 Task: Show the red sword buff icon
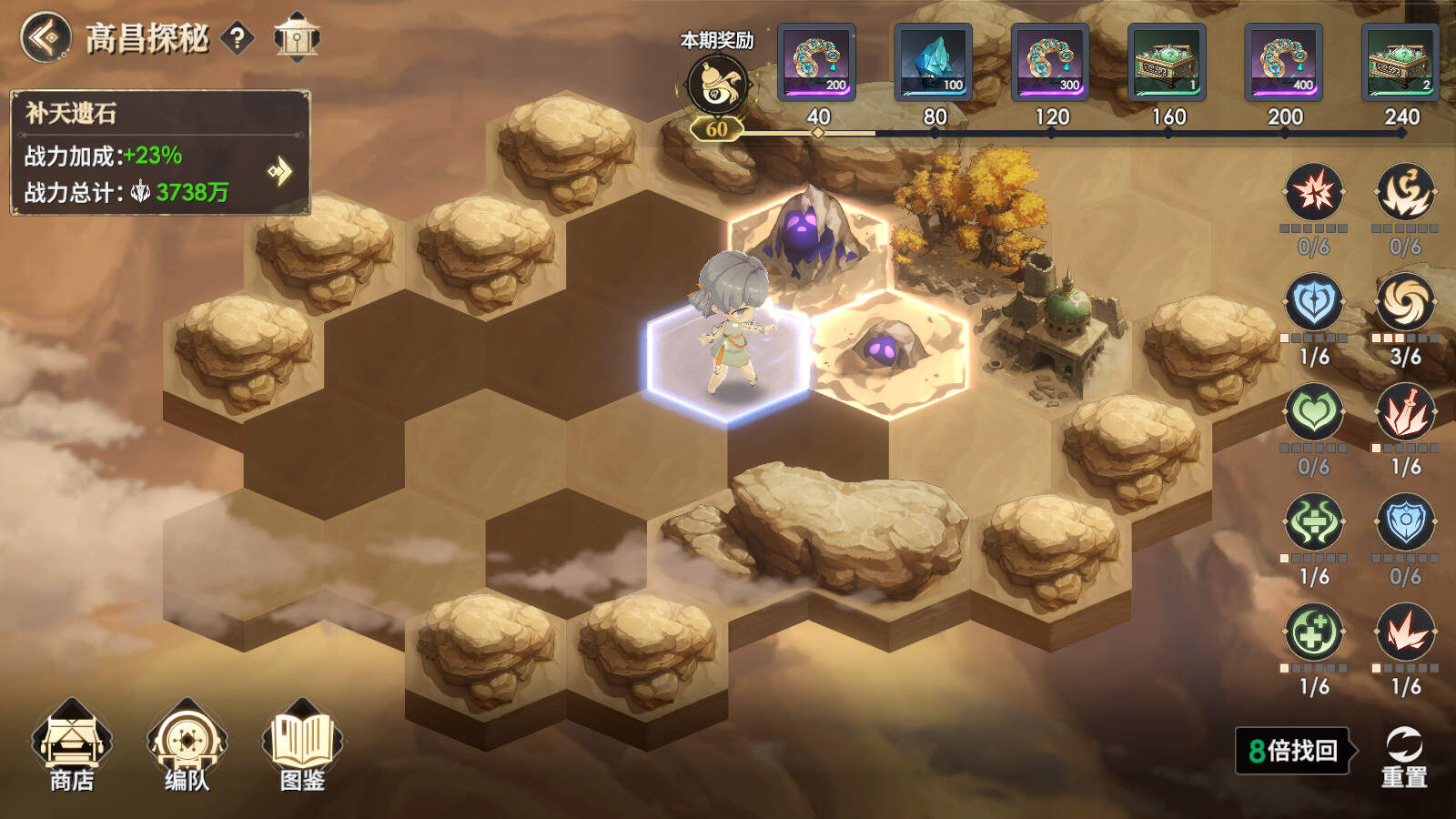(1405, 412)
